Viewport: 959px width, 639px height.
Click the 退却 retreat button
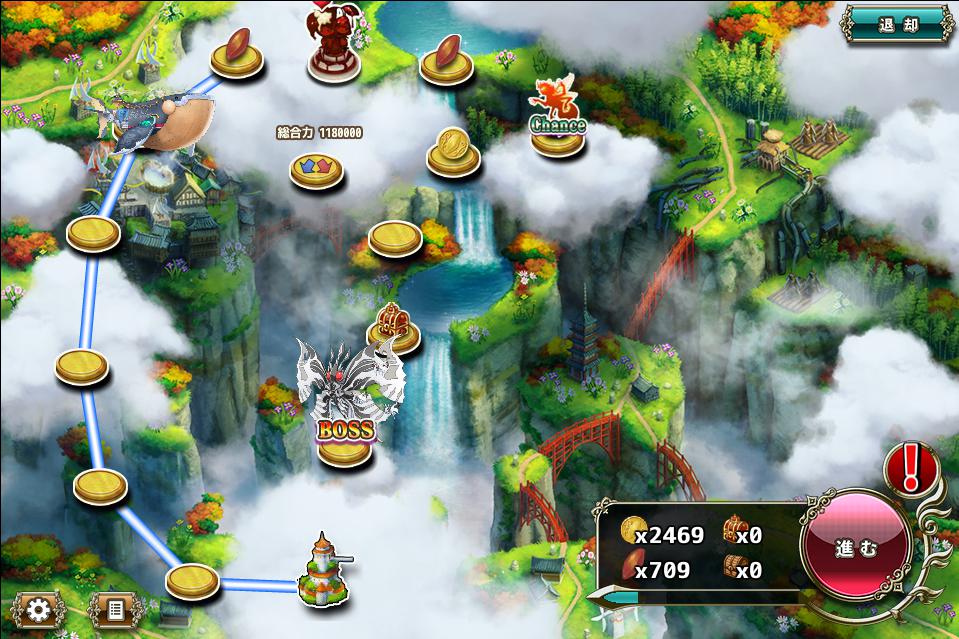[x=897, y=26]
